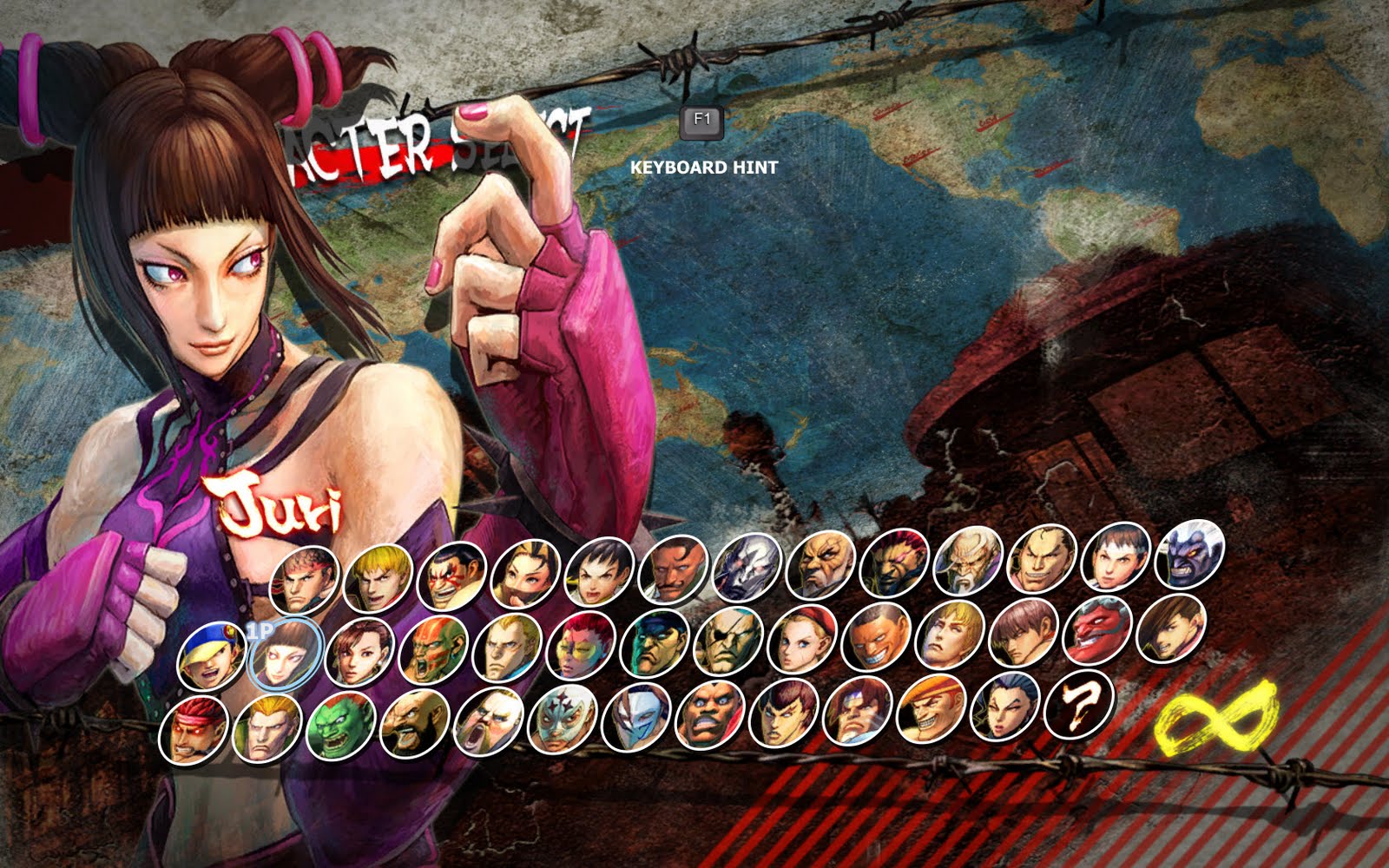The width and height of the screenshot is (1389, 868).
Task: Choose green-skinned Blanka's portrait
Action: [340, 727]
